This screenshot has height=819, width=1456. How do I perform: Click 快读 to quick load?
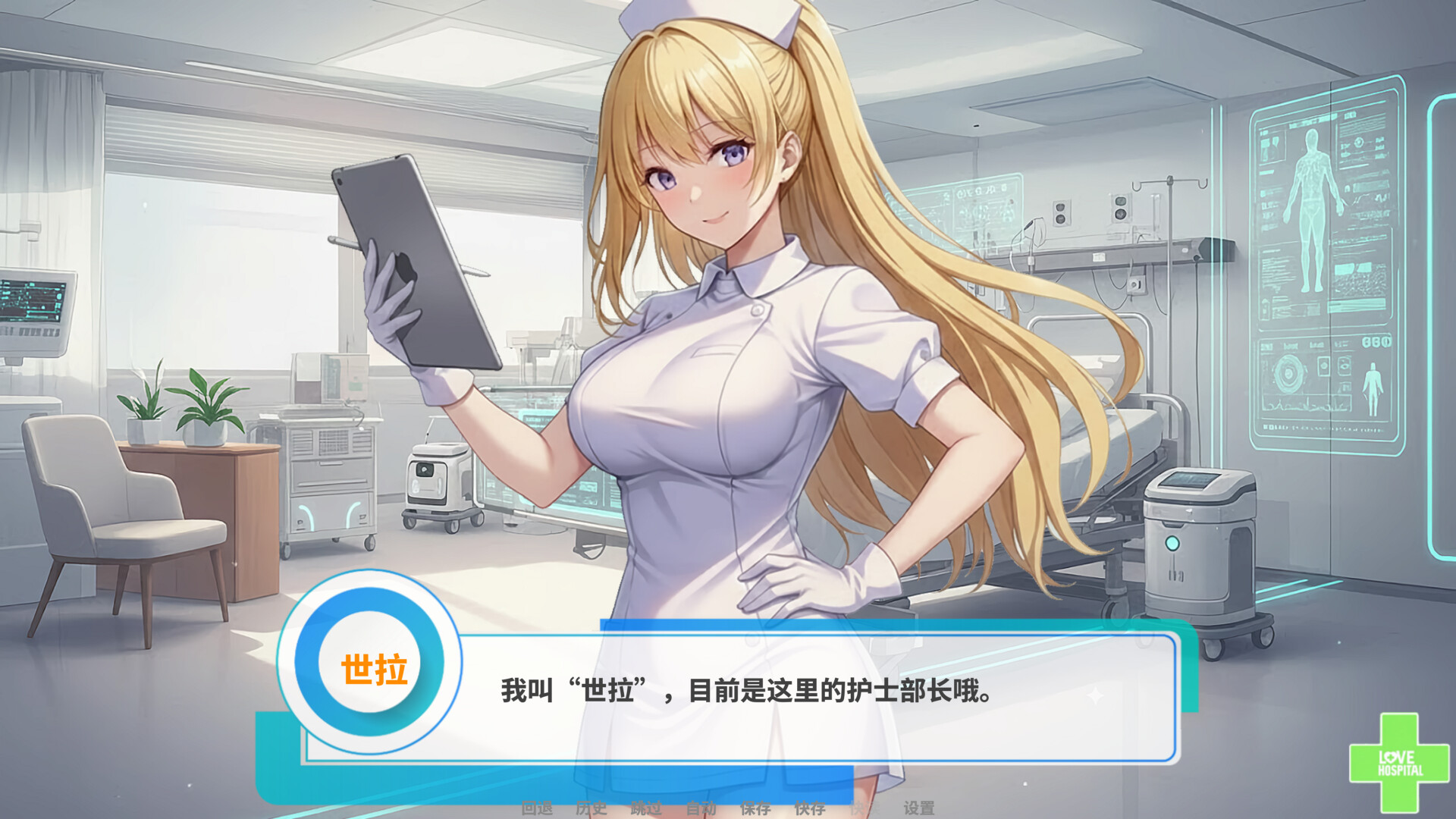tap(864, 808)
